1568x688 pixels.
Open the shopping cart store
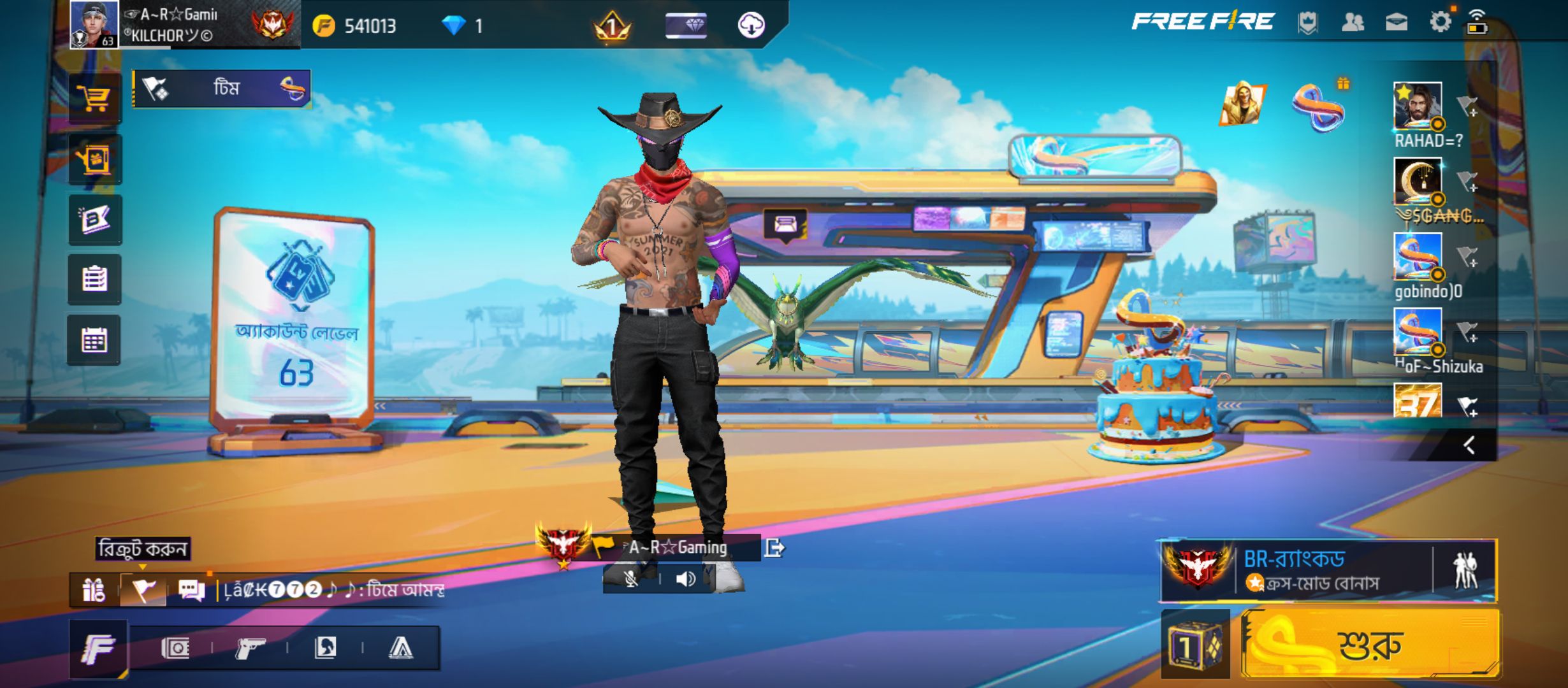tap(95, 99)
